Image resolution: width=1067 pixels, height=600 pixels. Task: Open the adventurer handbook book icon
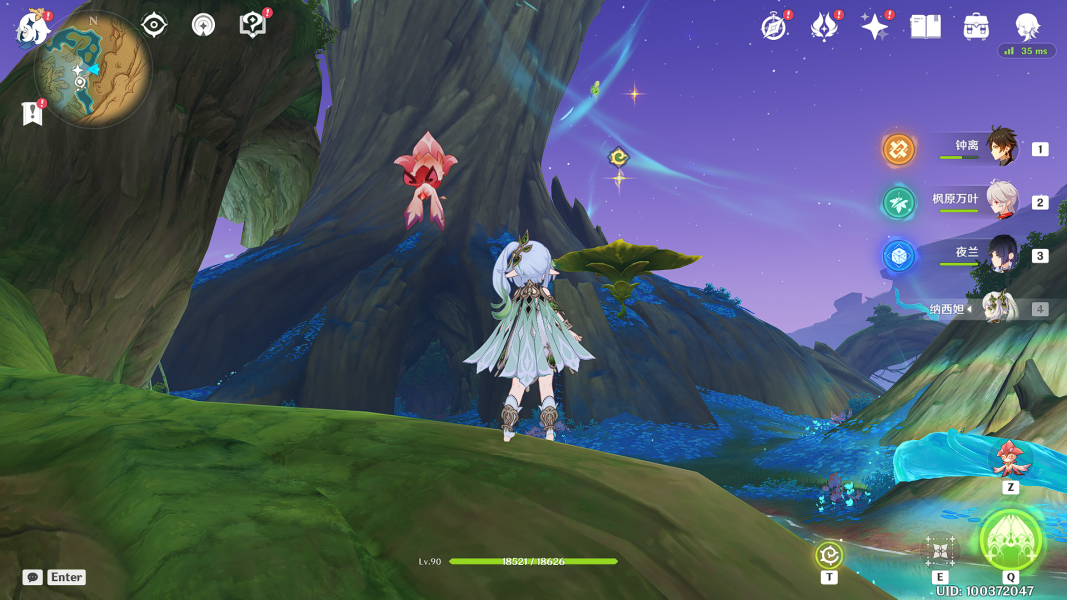[926, 27]
